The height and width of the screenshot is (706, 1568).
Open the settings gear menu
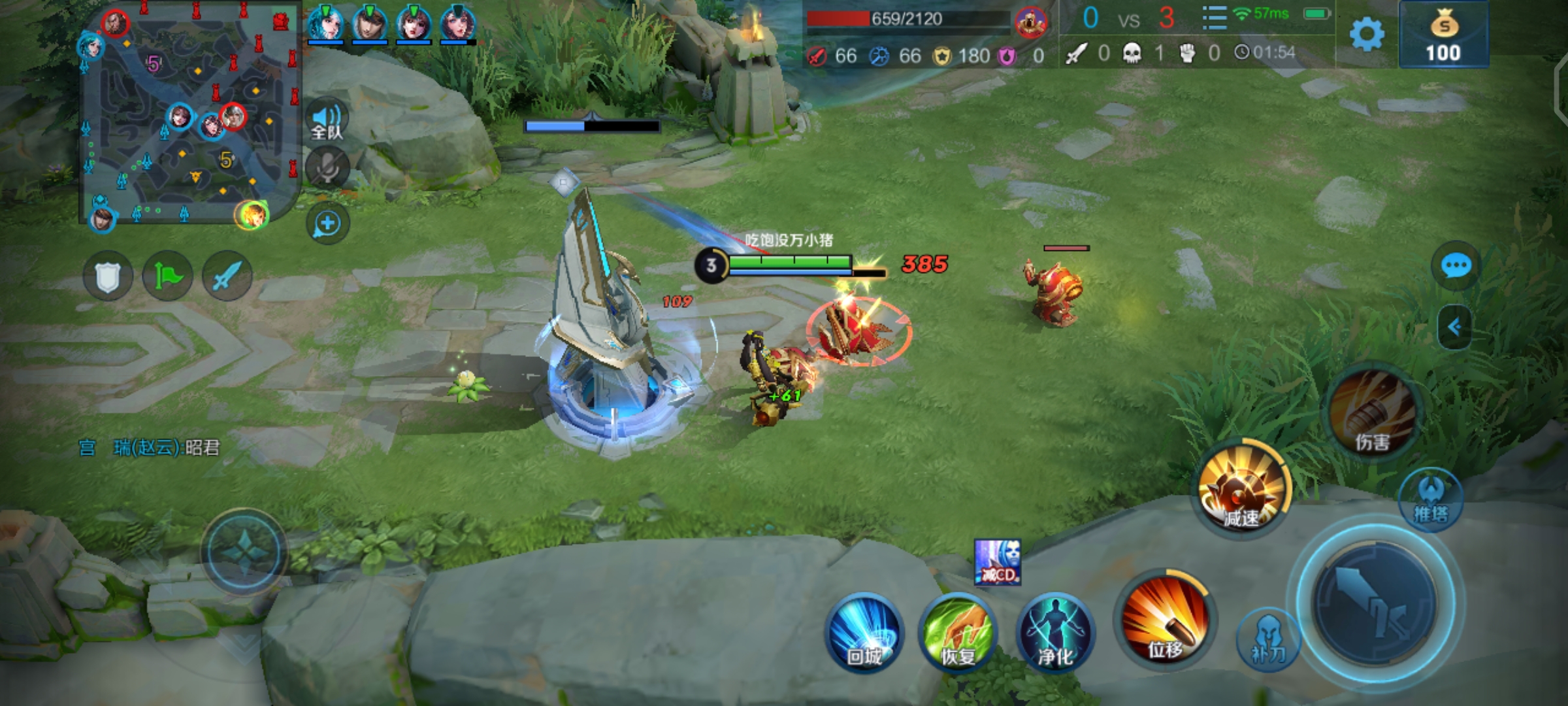(x=1367, y=34)
